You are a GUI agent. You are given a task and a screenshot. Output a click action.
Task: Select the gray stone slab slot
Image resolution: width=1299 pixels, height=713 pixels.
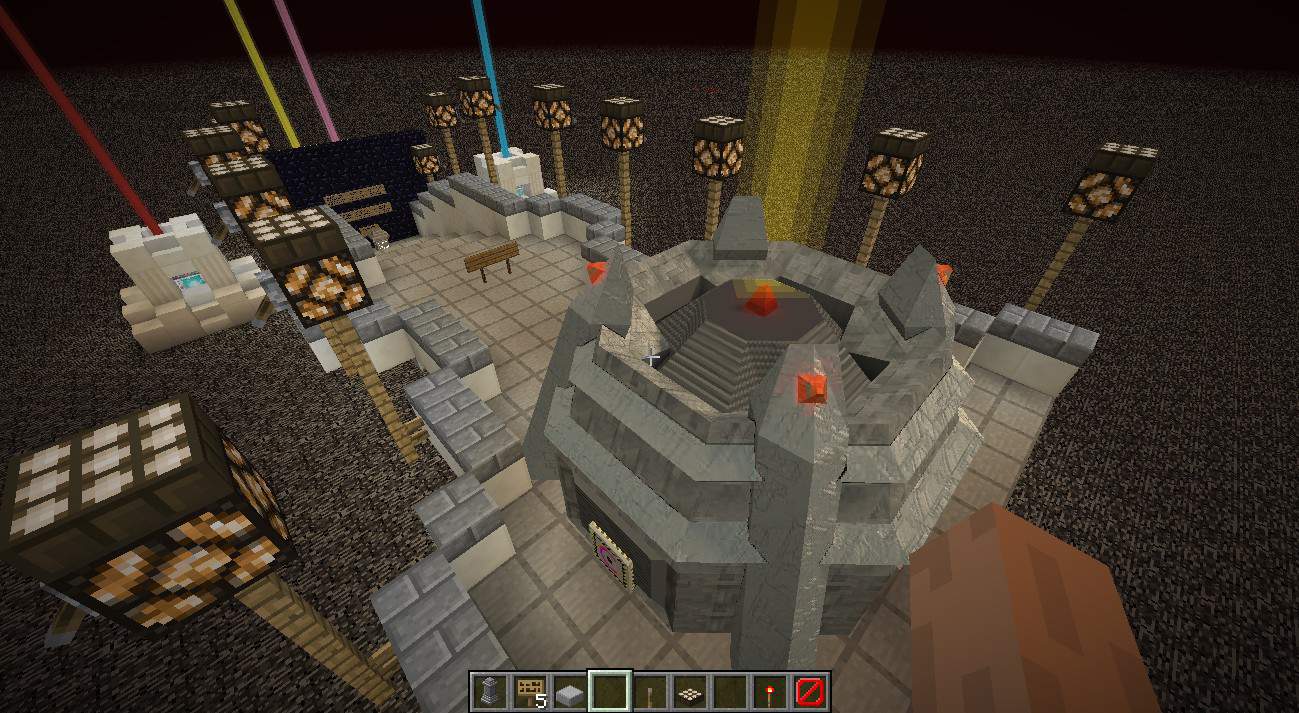tap(569, 691)
